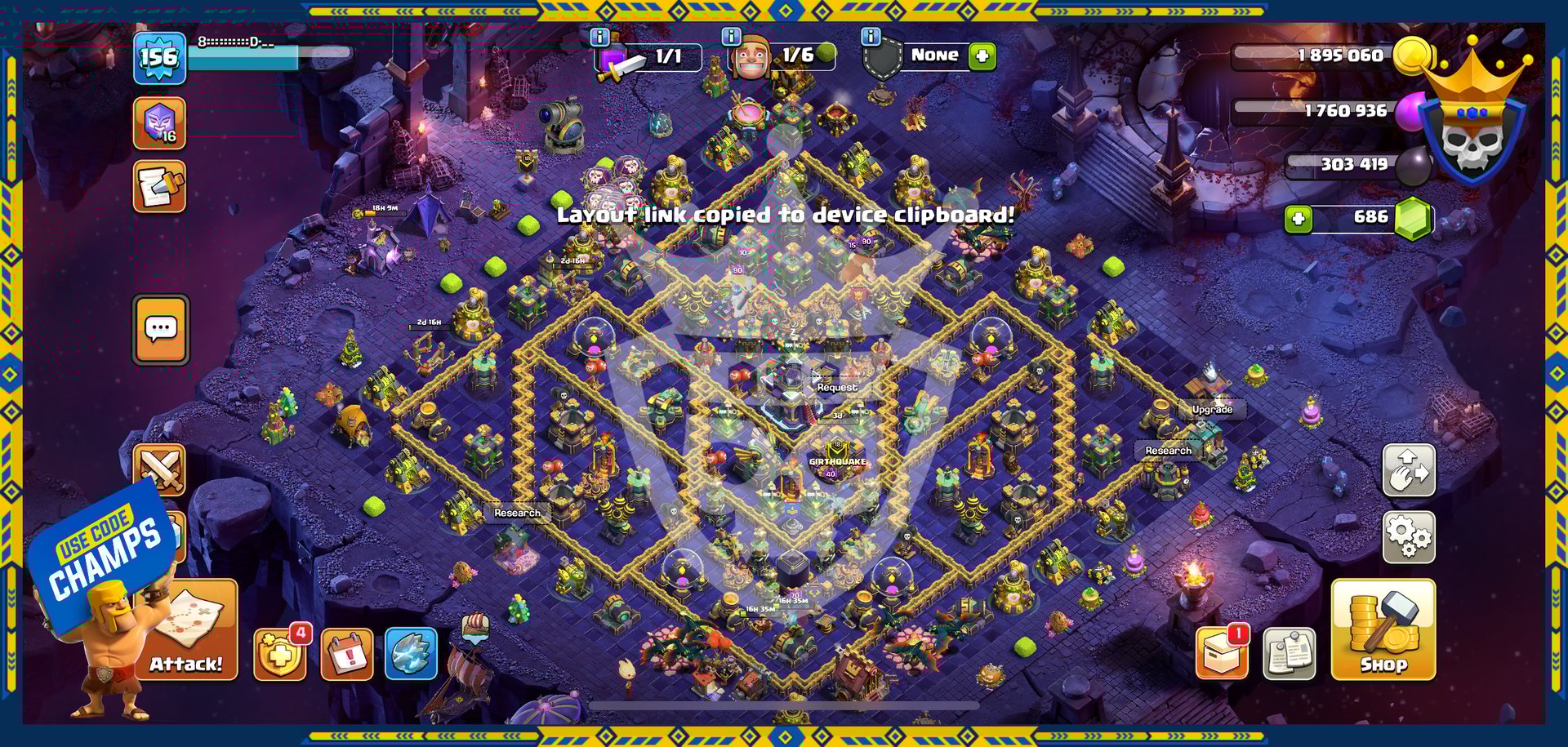Viewport: 1568px width, 747px height.
Task: Show shield info above None
Action: pyautogui.click(x=871, y=37)
